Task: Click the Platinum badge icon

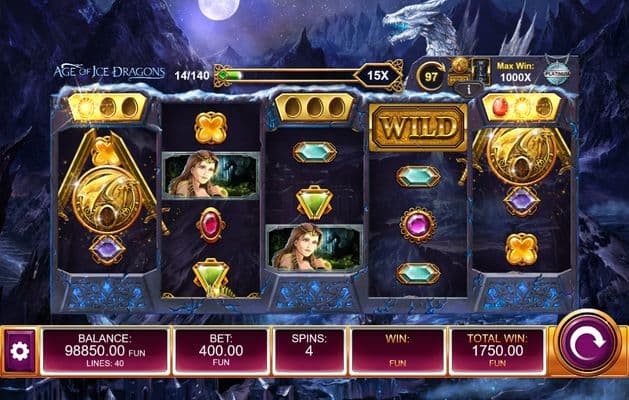Action: pos(556,70)
